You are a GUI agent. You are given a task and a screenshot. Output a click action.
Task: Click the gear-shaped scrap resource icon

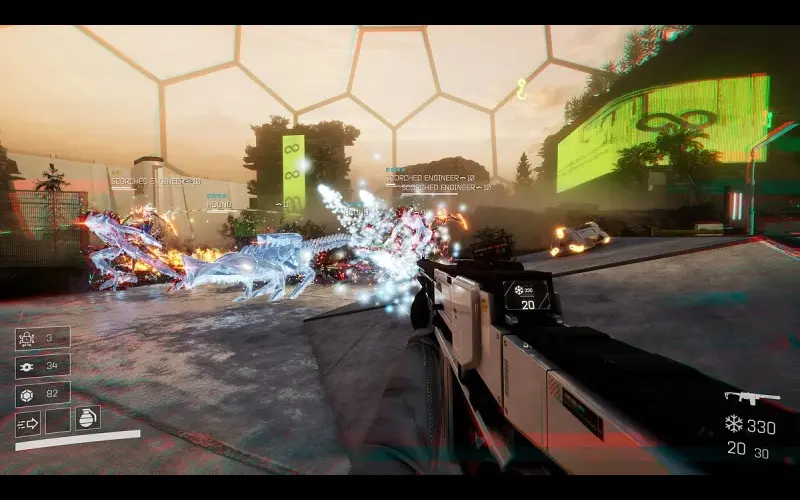(27, 366)
